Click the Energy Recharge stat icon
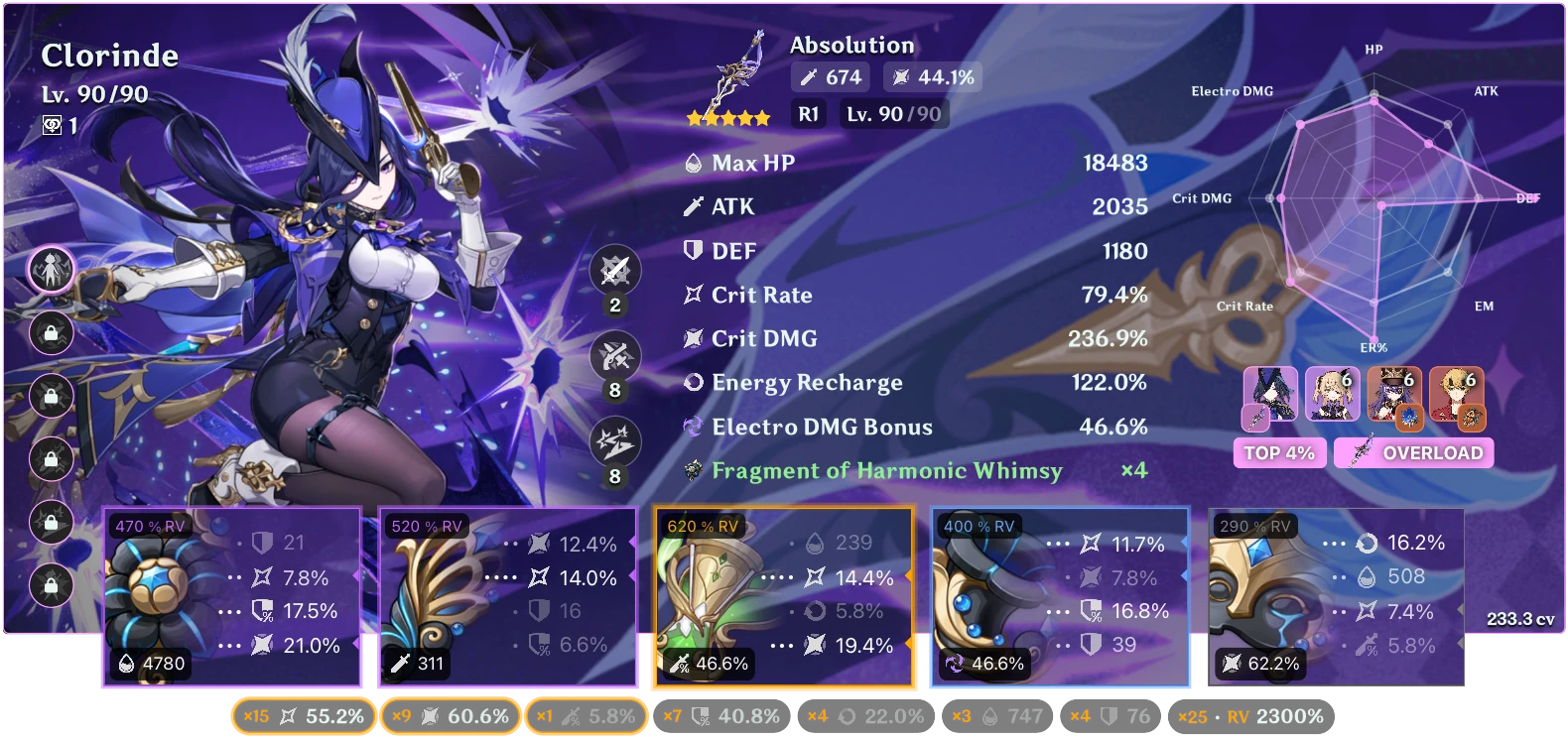The height and width of the screenshot is (741, 1568). click(693, 383)
